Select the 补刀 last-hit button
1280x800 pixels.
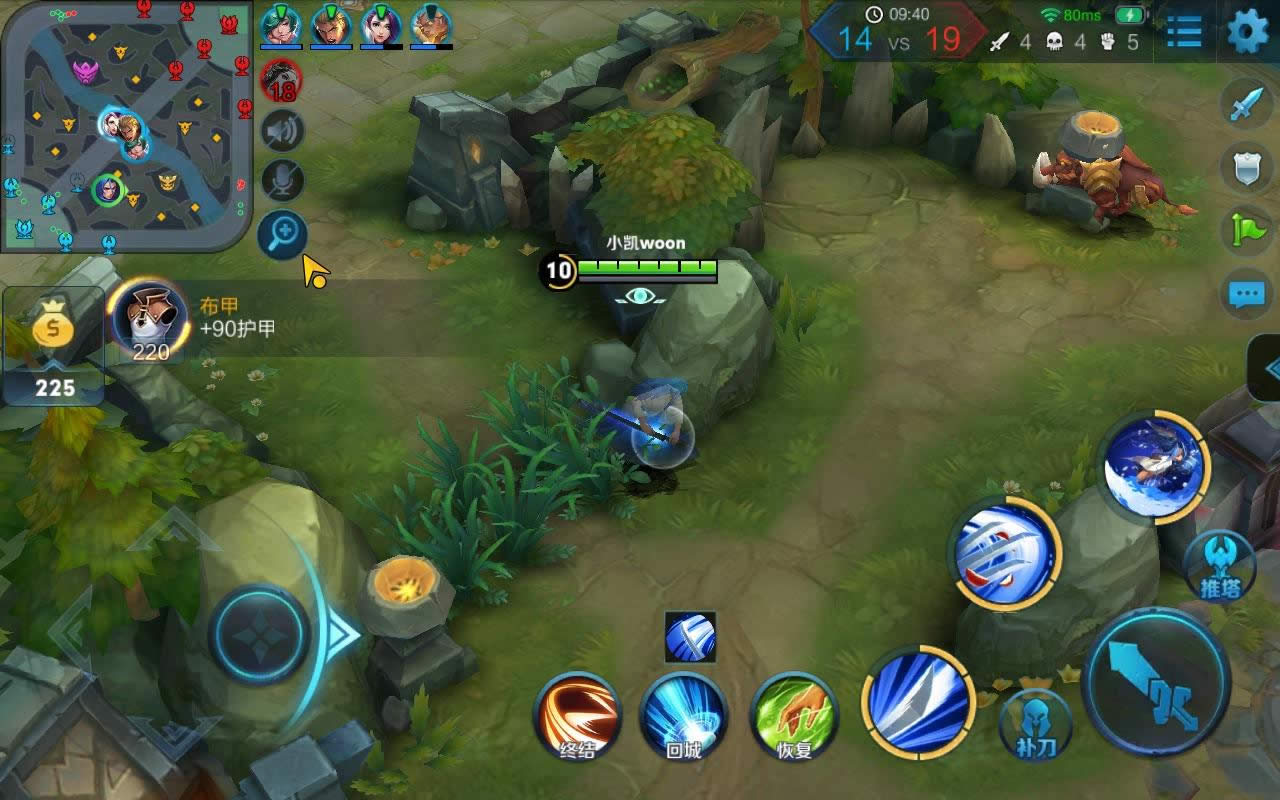tap(1035, 723)
